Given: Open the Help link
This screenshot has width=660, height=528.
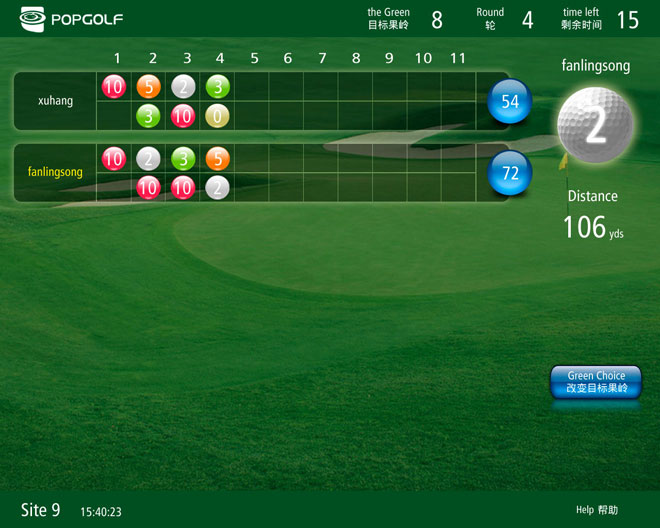Looking at the screenshot, I should (596, 510).
